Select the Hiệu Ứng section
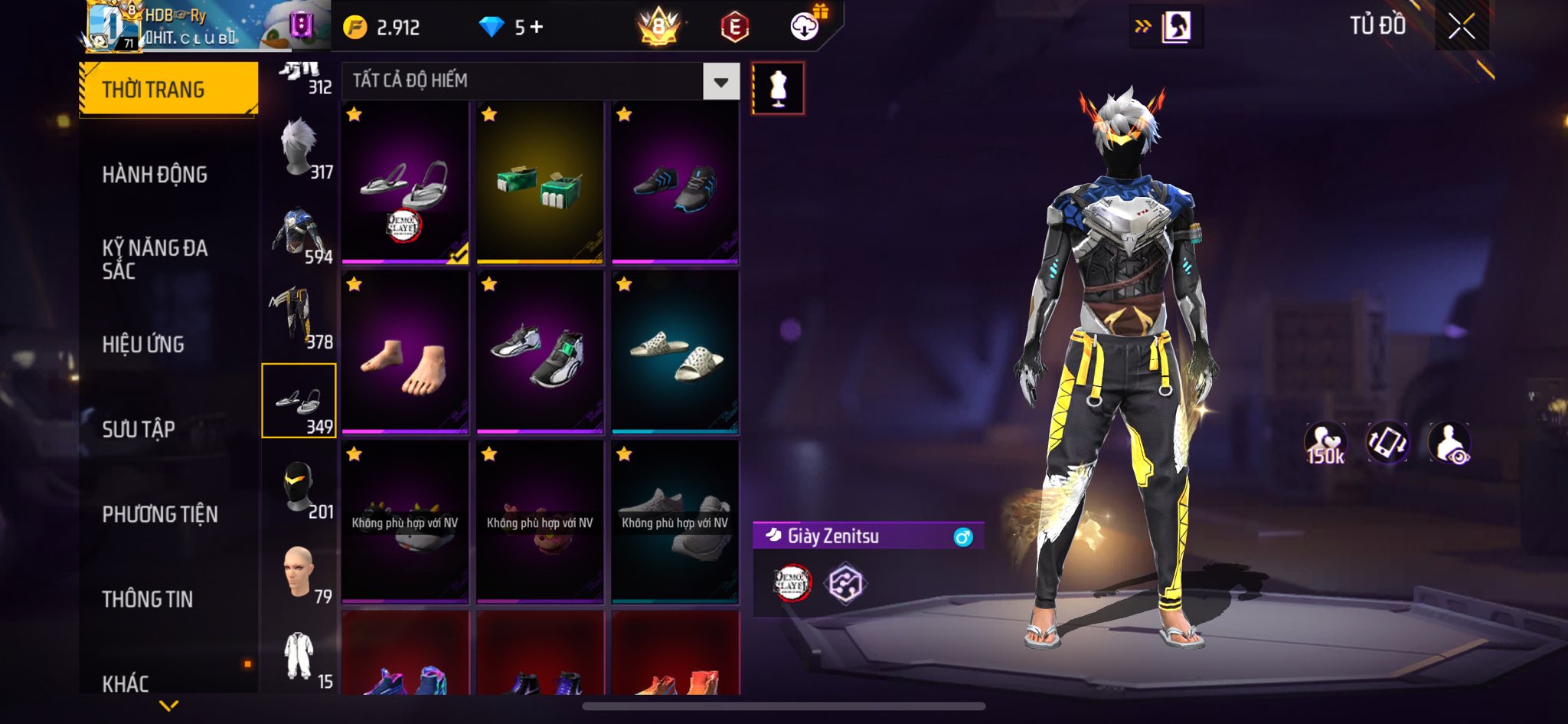The height and width of the screenshot is (724, 1568). (x=143, y=345)
